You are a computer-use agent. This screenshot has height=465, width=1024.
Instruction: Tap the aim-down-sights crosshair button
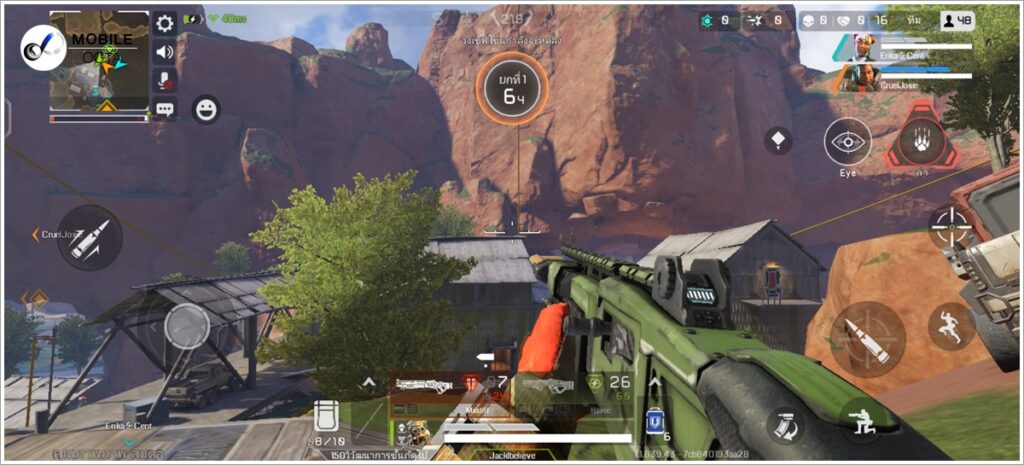coord(950,227)
